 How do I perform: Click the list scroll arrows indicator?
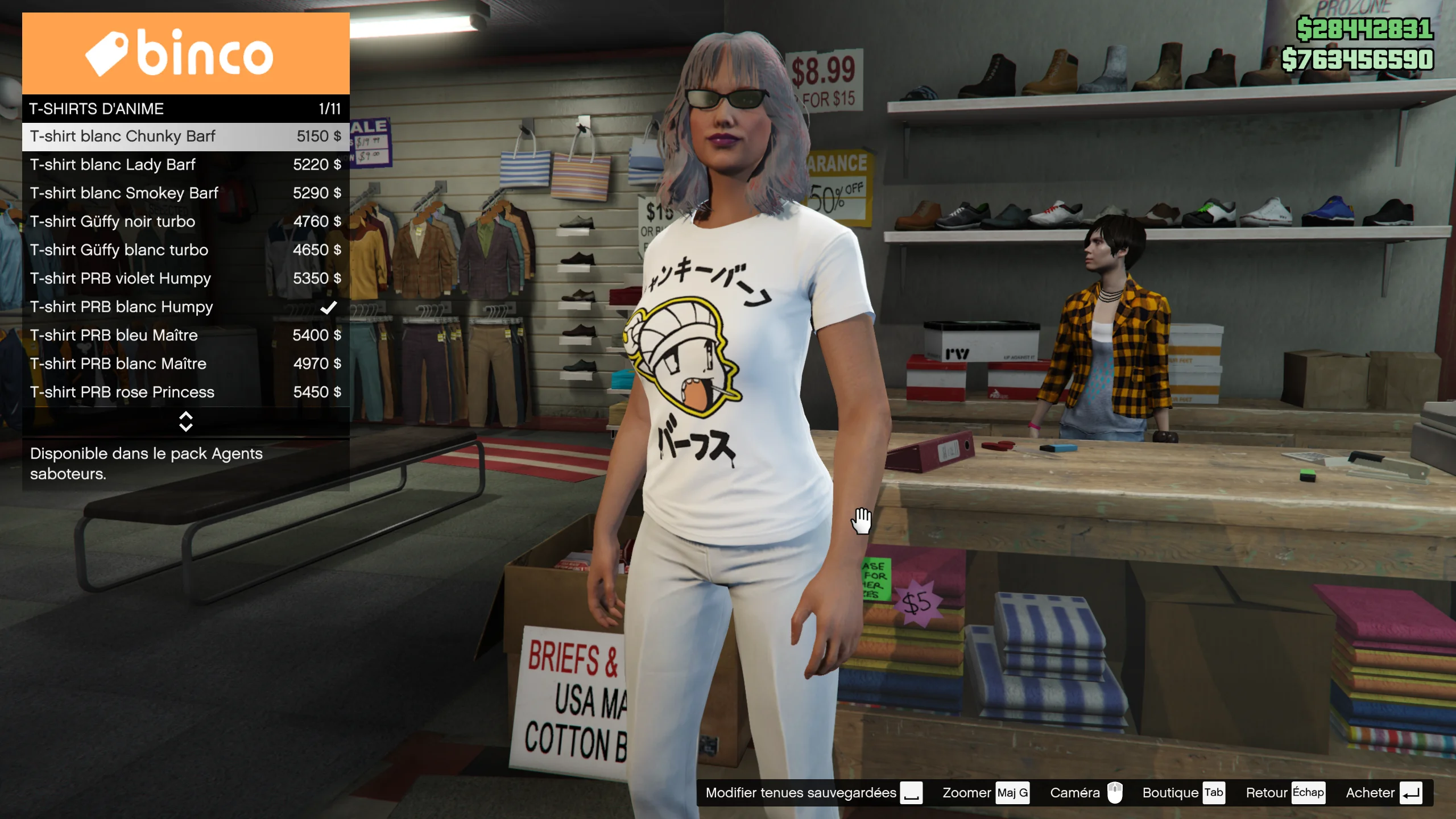pyautogui.click(x=185, y=421)
